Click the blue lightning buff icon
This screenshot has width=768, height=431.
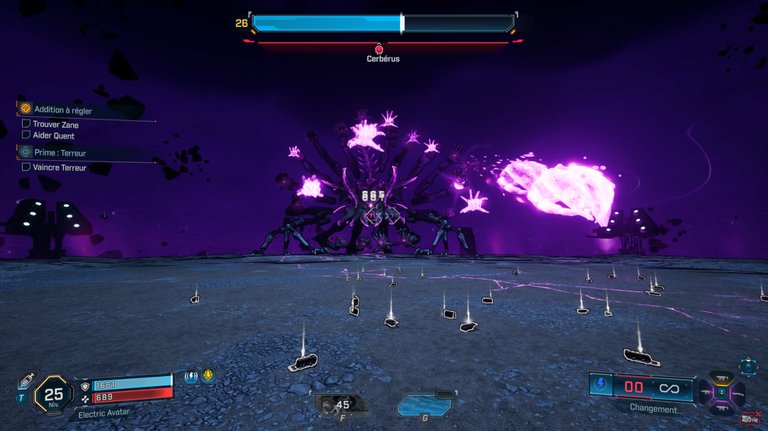(192, 377)
